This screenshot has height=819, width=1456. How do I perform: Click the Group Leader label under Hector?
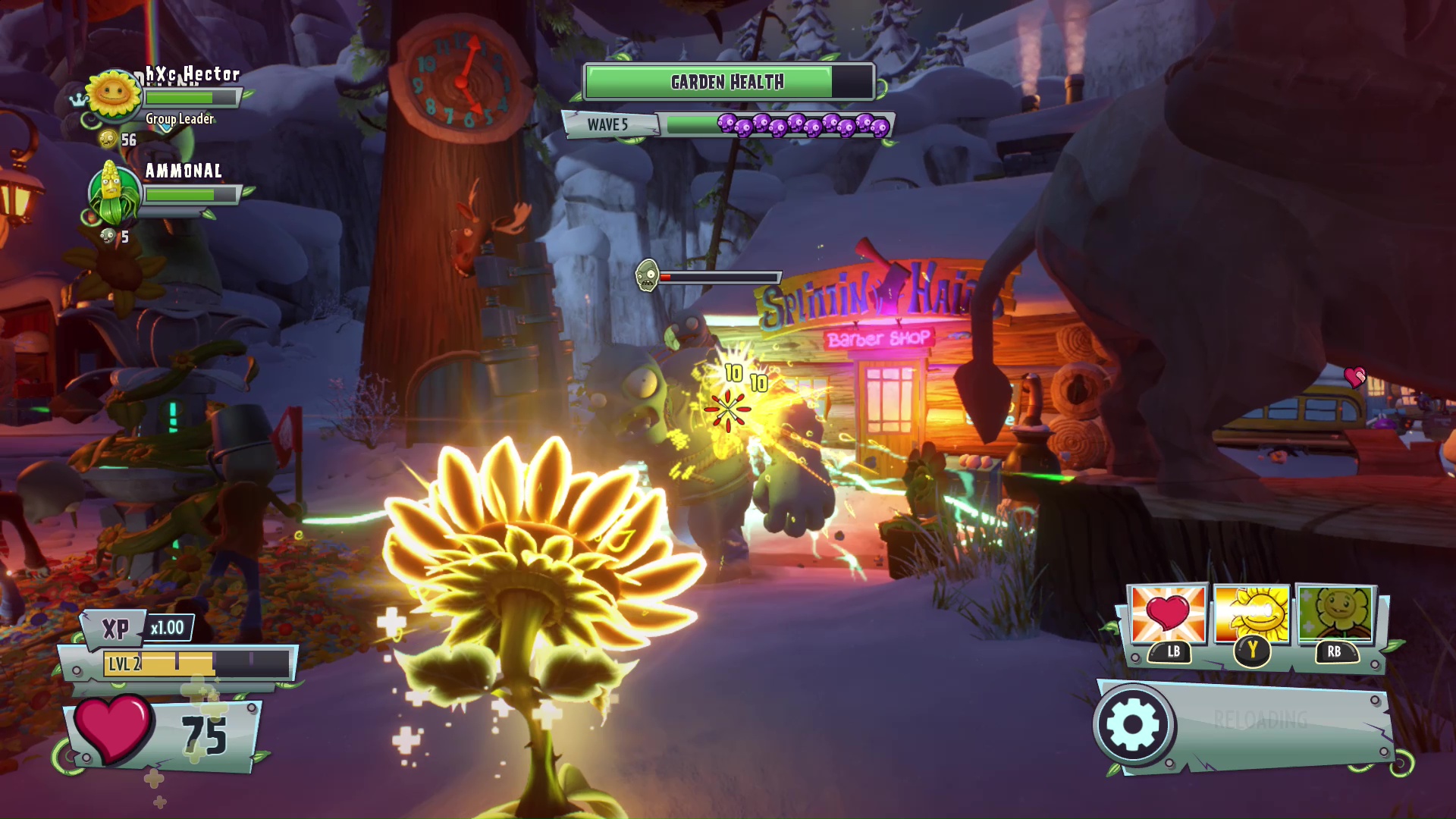(x=178, y=118)
